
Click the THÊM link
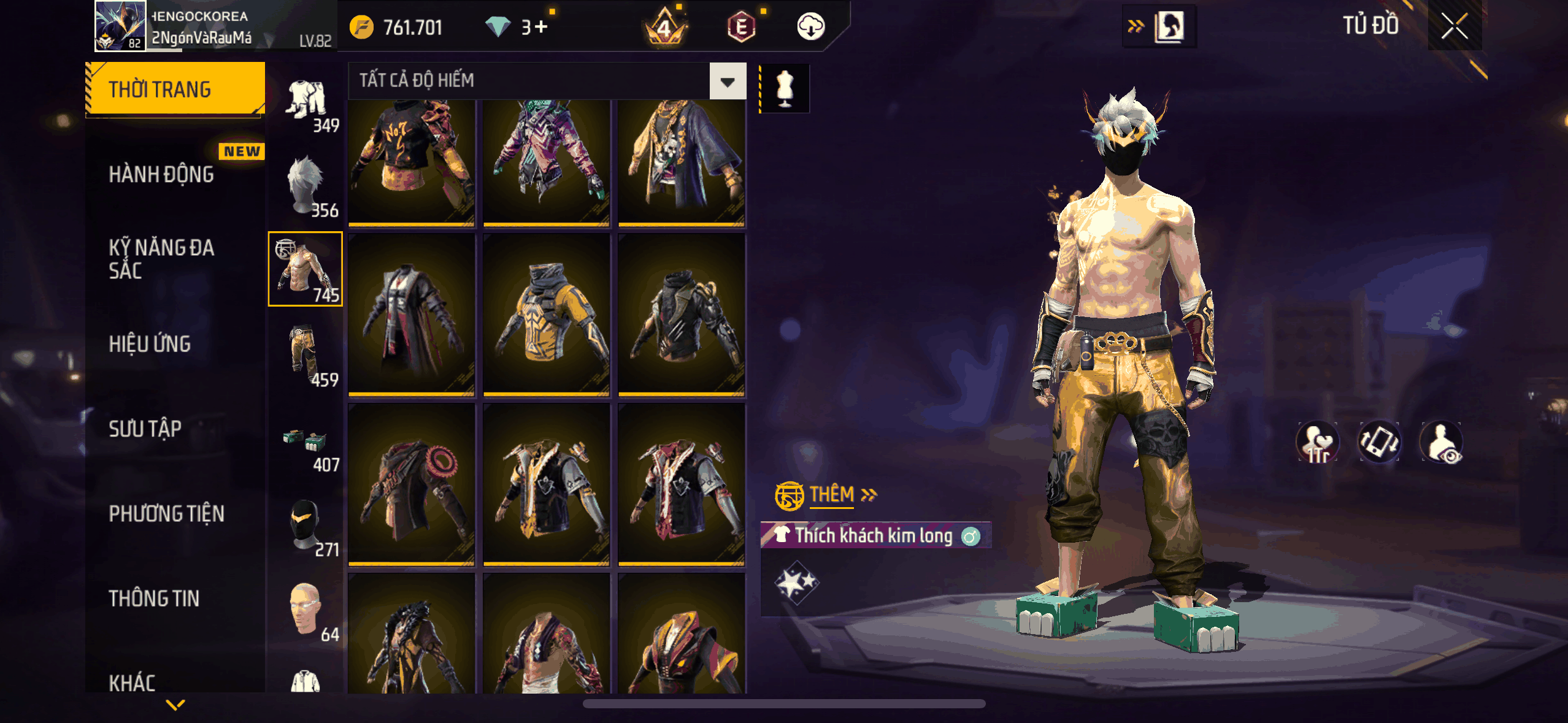coord(832,494)
